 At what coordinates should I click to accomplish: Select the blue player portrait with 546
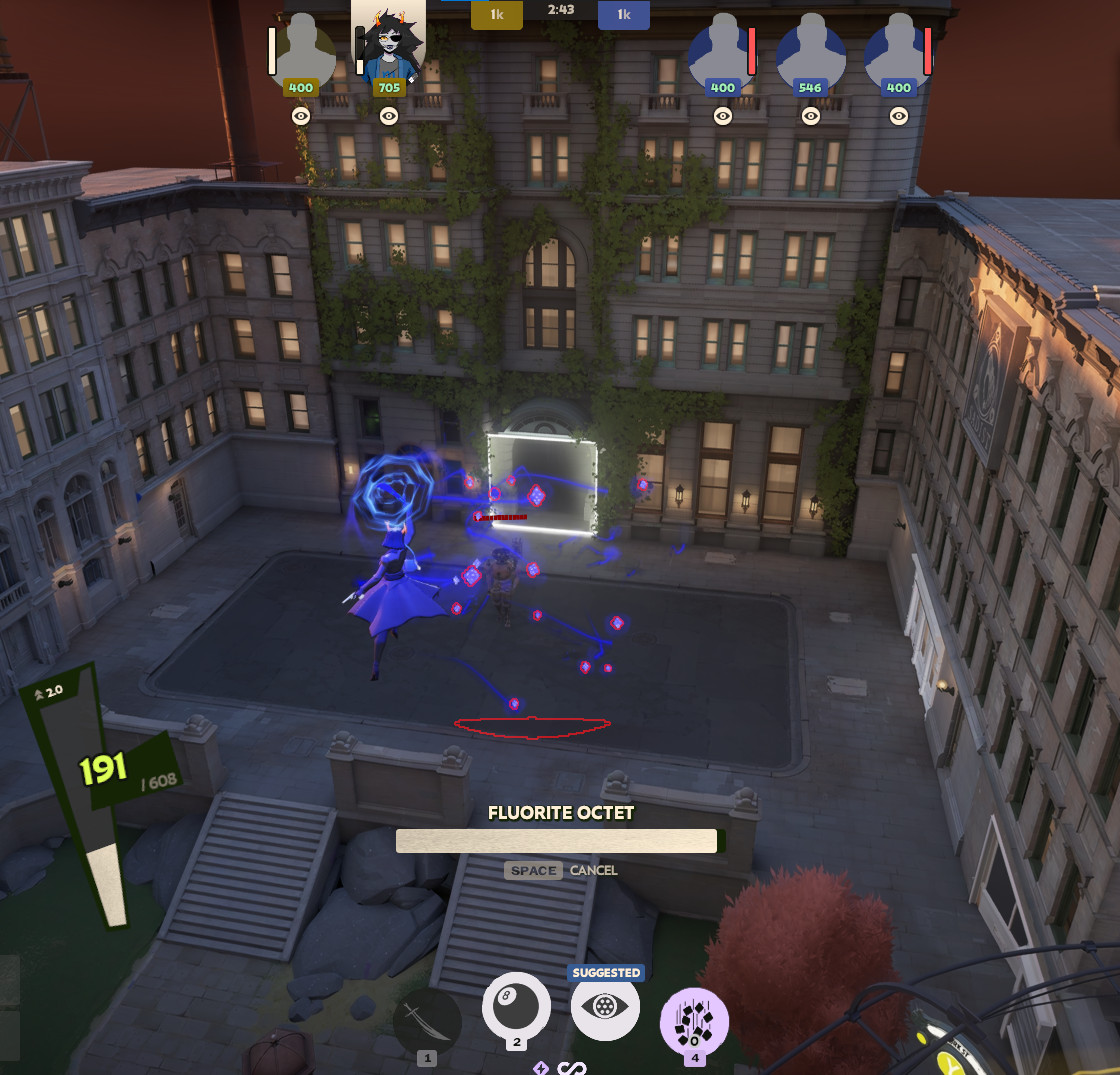click(810, 50)
